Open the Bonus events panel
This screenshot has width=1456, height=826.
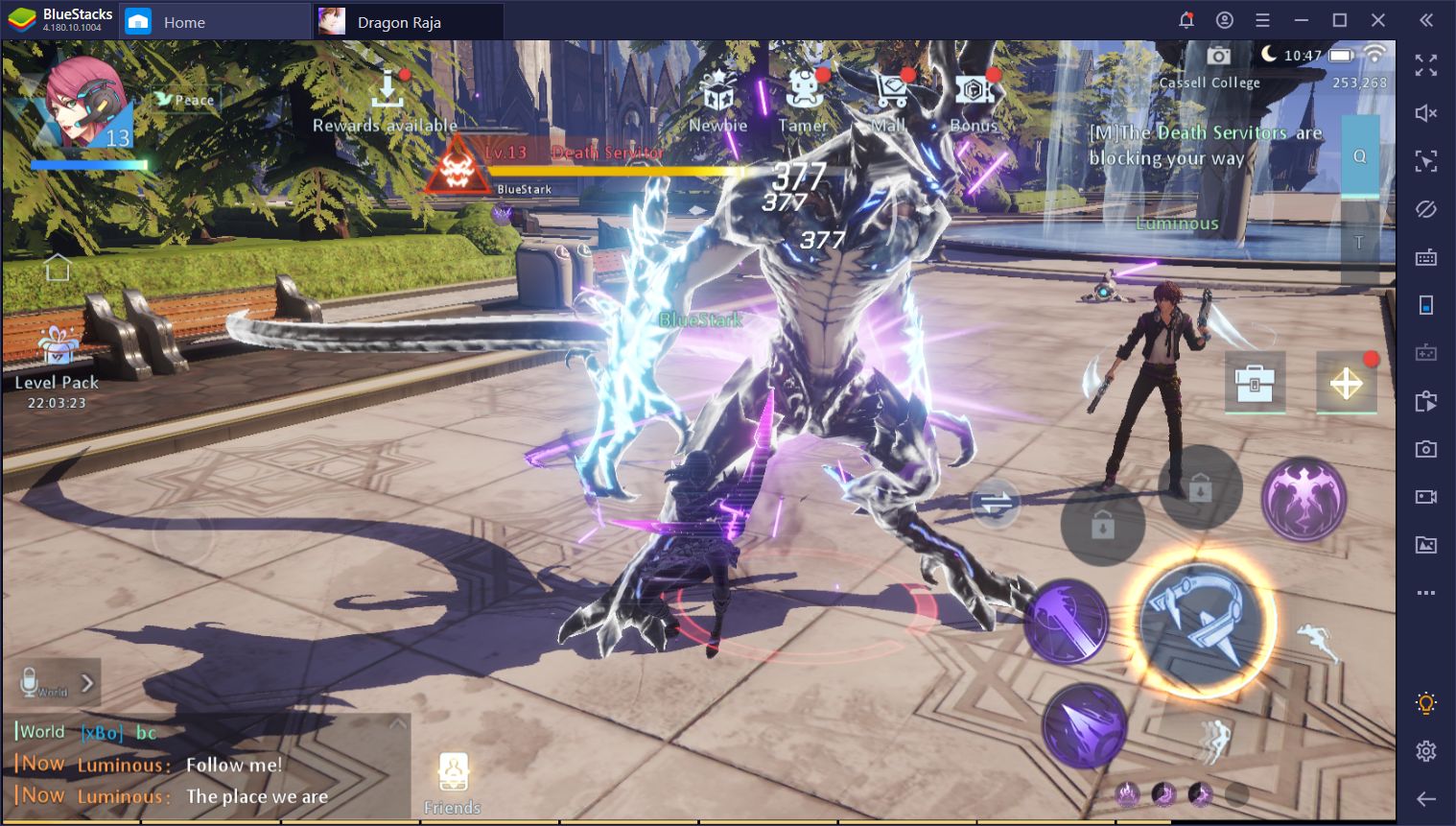pos(973,91)
